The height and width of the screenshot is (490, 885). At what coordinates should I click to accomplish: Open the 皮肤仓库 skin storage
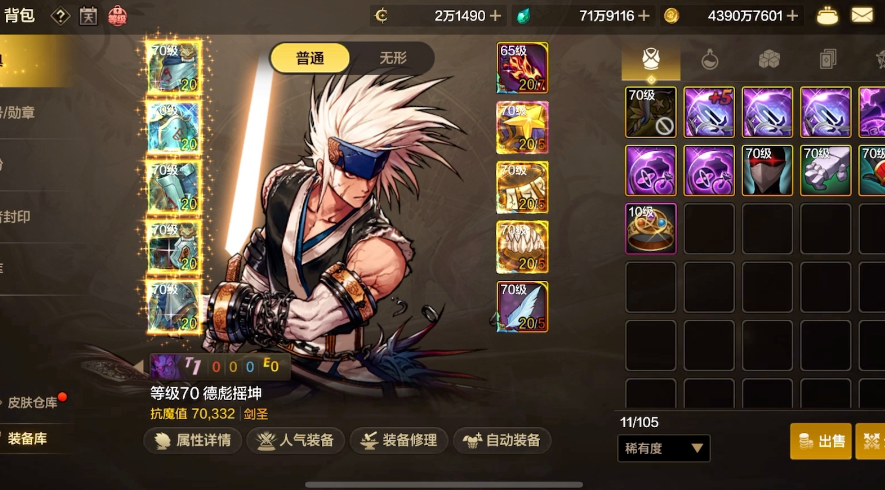[34, 403]
